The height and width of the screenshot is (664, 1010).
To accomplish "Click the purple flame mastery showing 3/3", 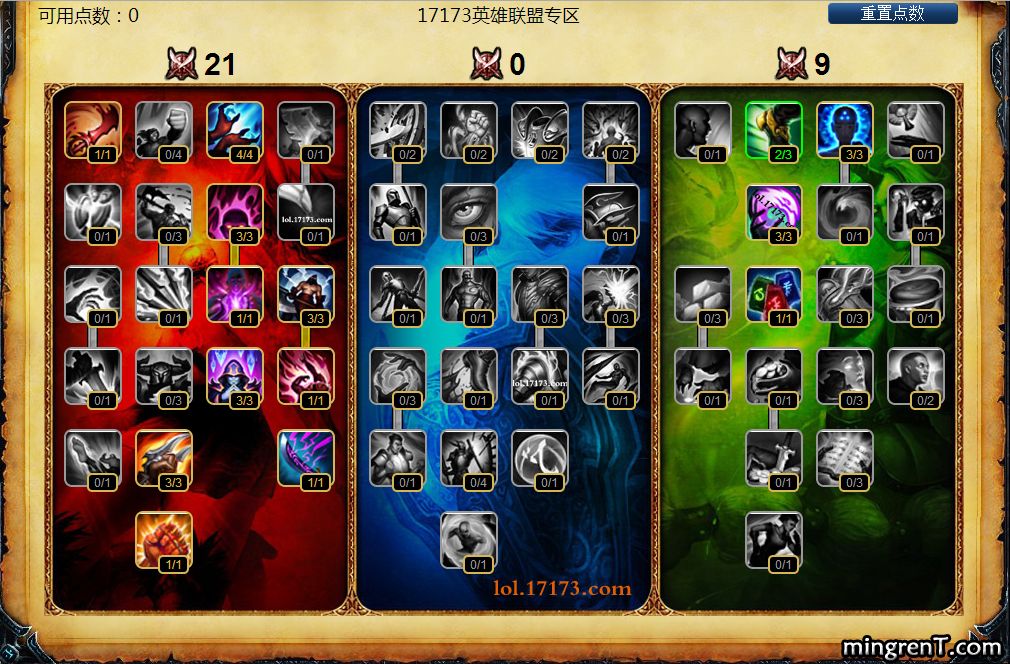I will tap(235, 212).
